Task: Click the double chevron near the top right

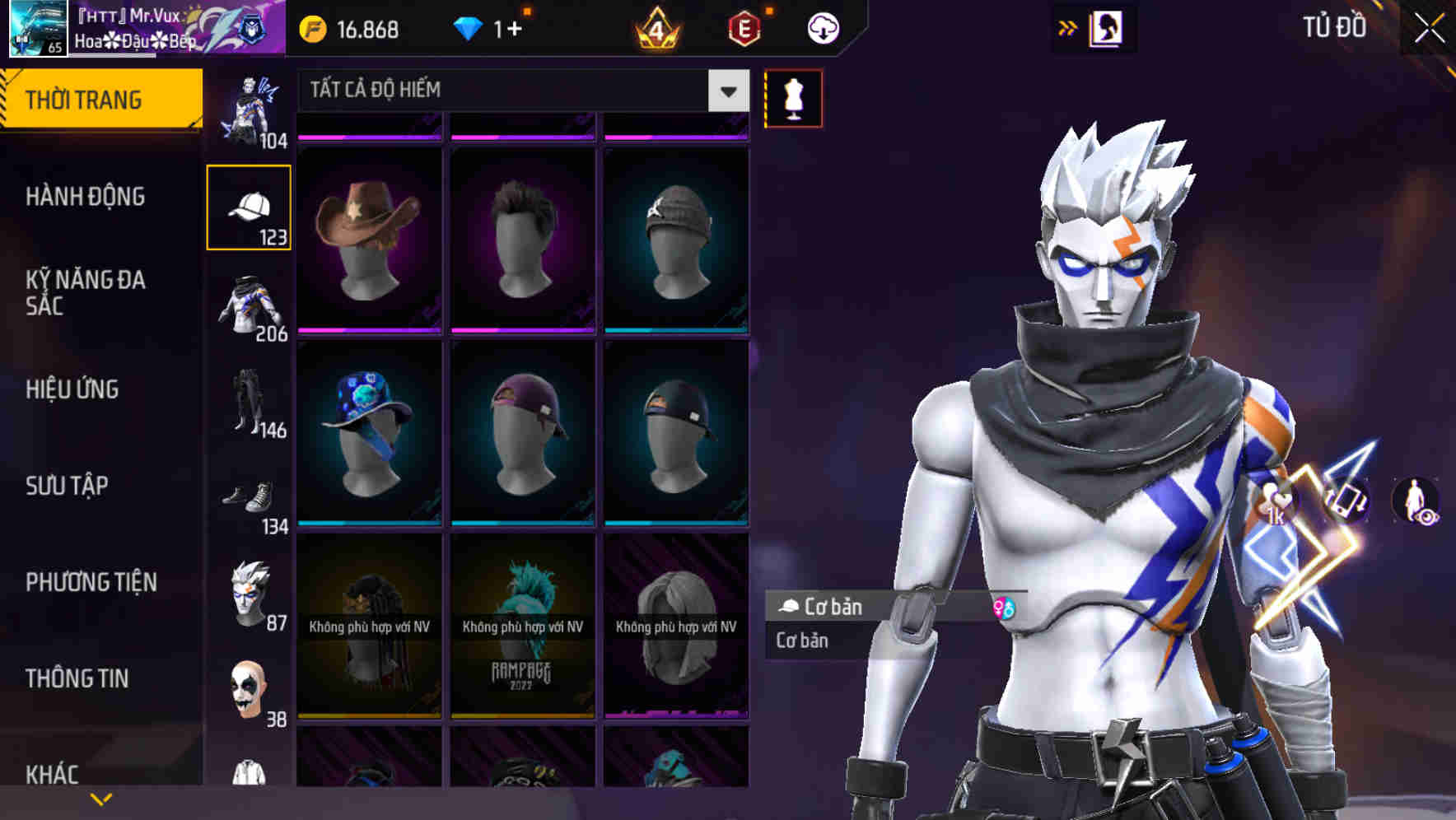Action: point(1068,27)
